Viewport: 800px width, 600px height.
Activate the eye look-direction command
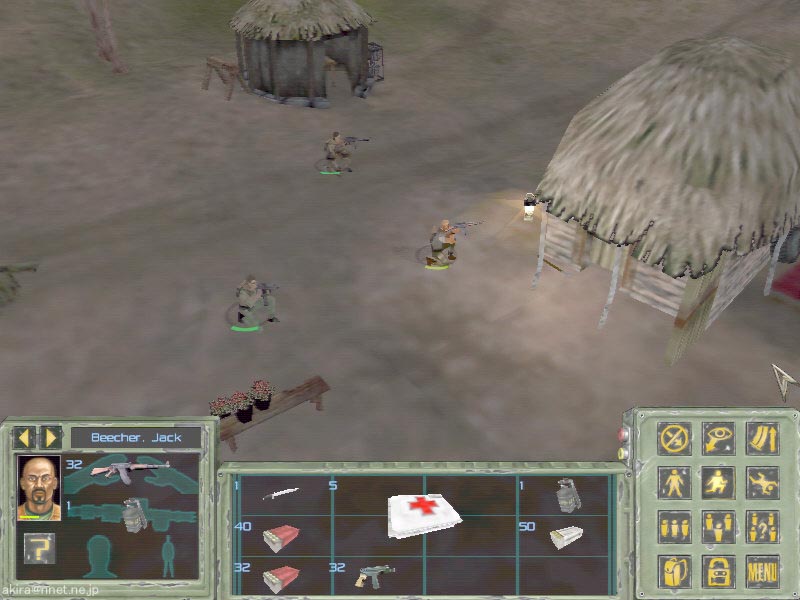(718, 438)
